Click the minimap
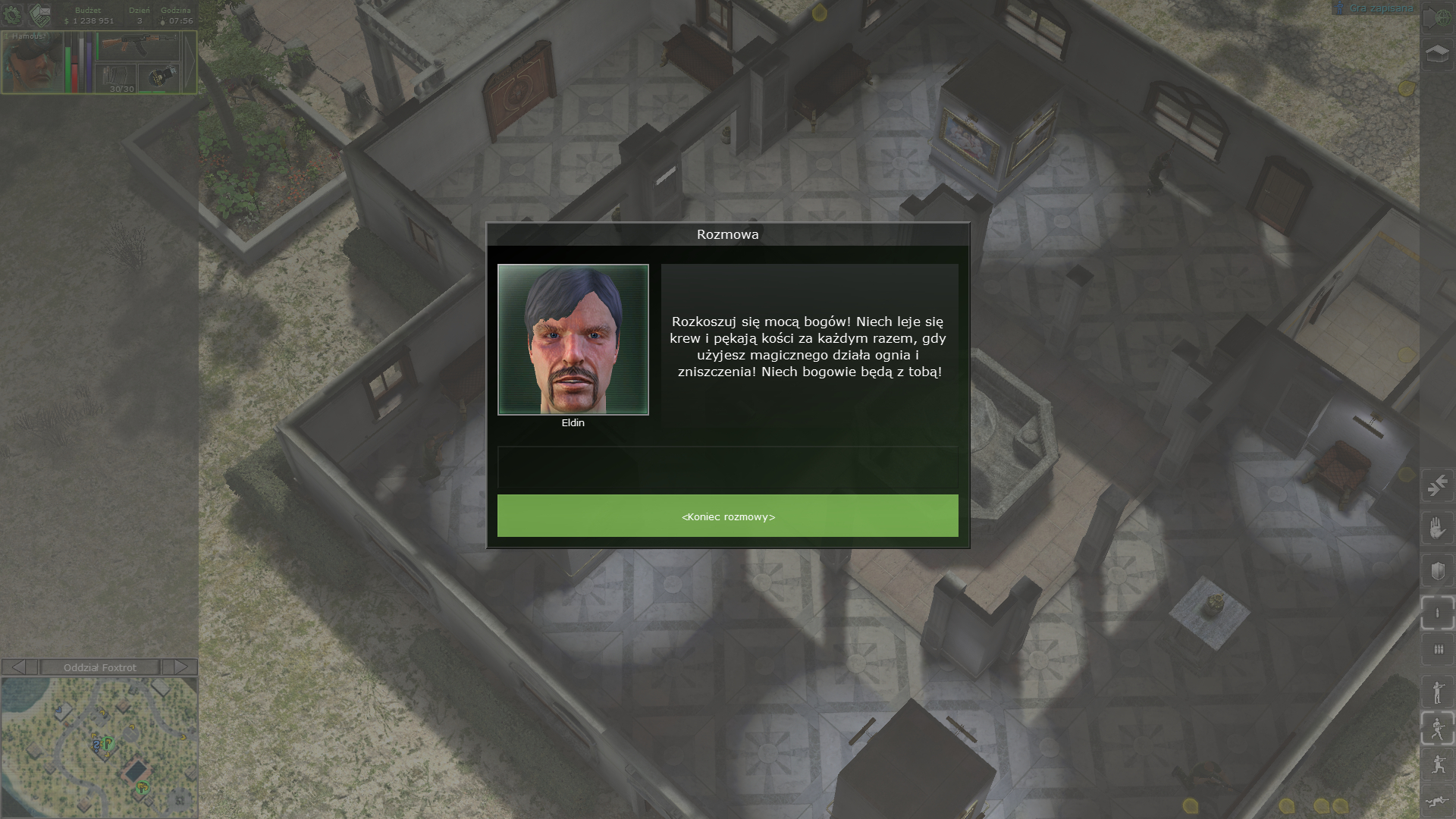Screen dimensions: 1456x819 (x=99, y=747)
